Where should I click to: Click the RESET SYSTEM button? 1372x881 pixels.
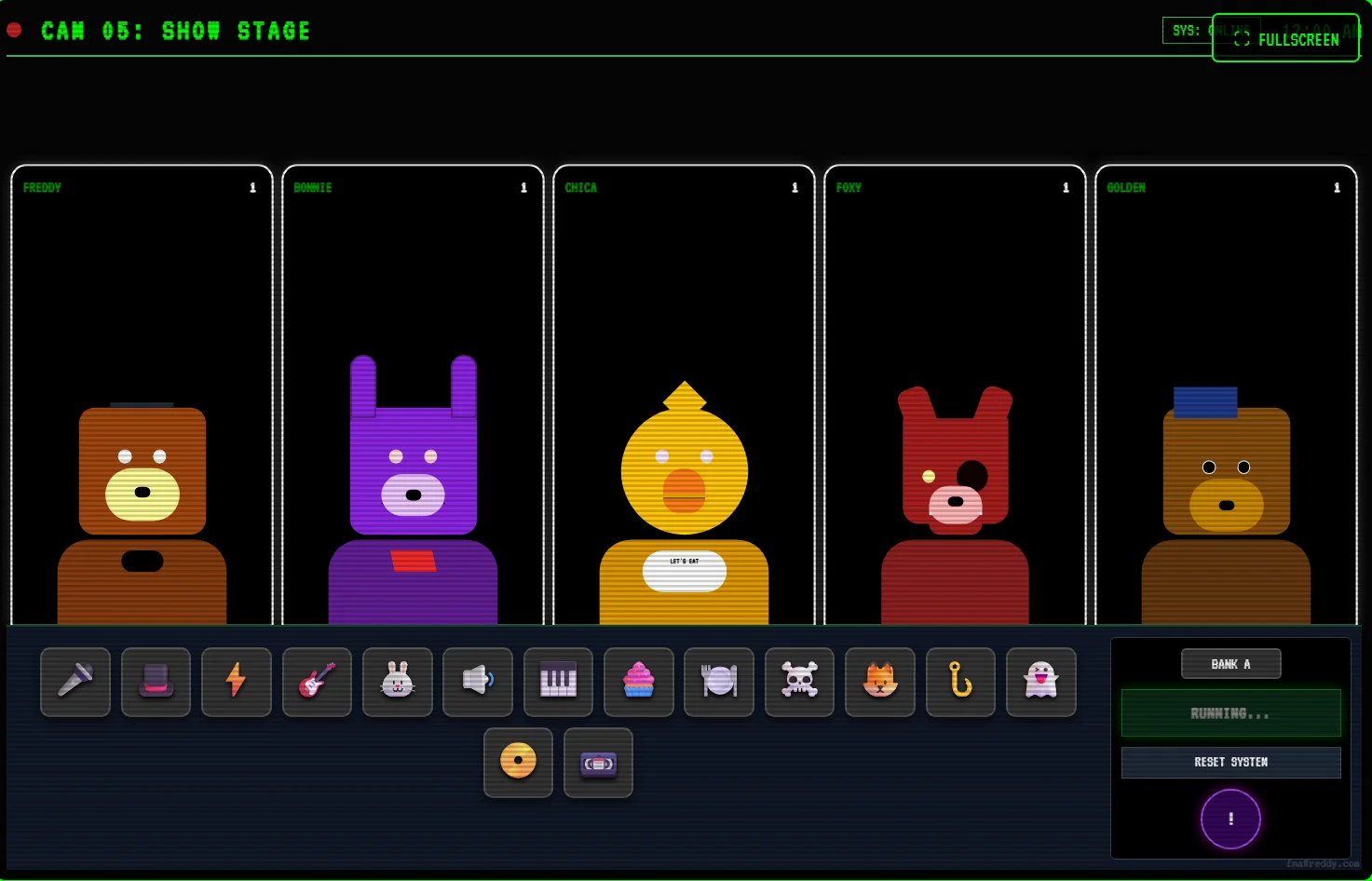[1230, 762]
